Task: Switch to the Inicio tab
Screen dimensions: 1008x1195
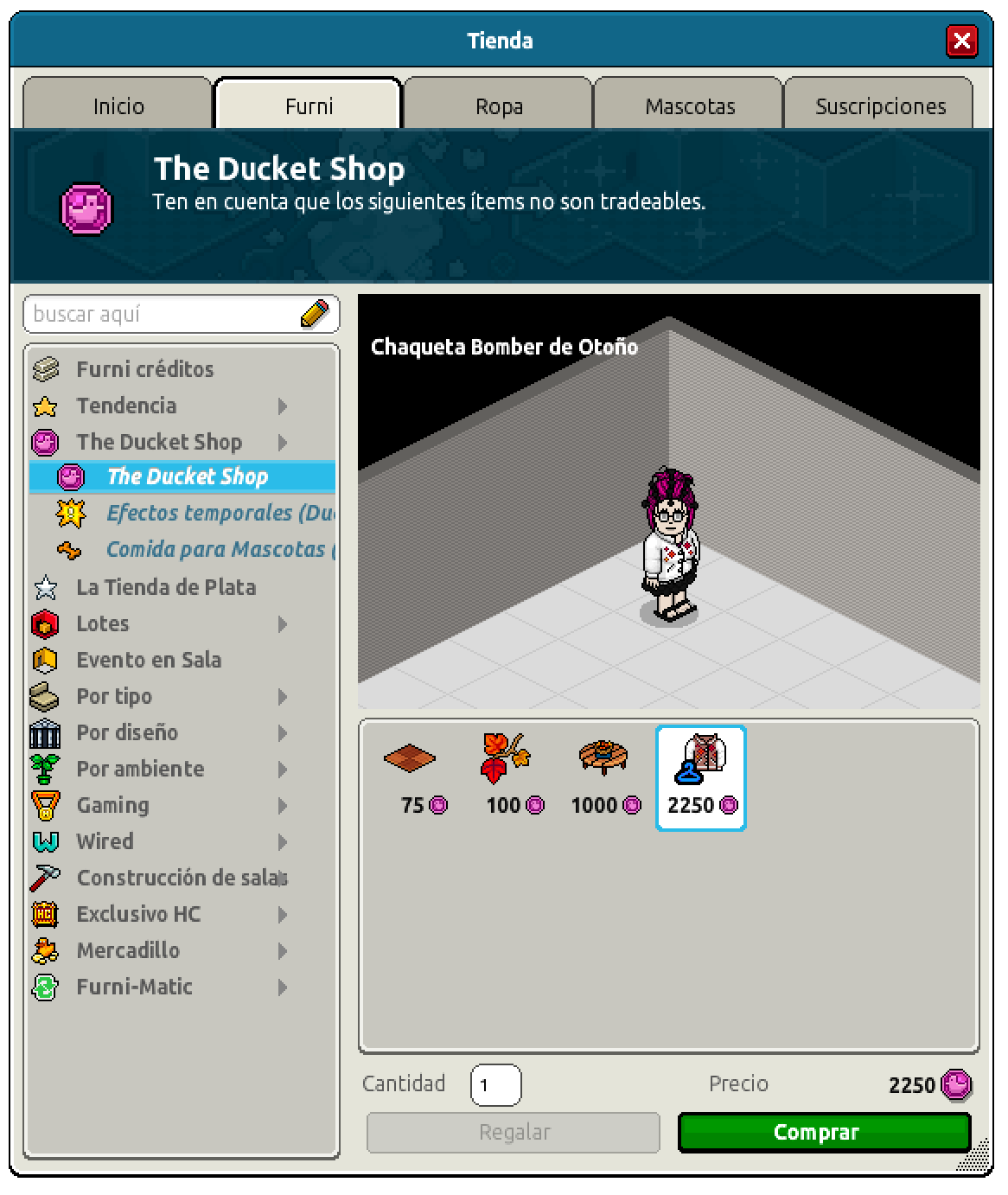Action: (x=118, y=105)
